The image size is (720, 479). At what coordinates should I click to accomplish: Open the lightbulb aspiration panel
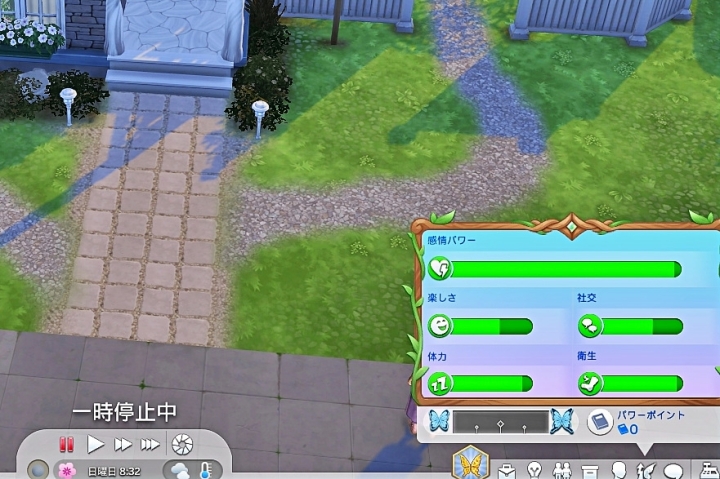click(x=535, y=470)
